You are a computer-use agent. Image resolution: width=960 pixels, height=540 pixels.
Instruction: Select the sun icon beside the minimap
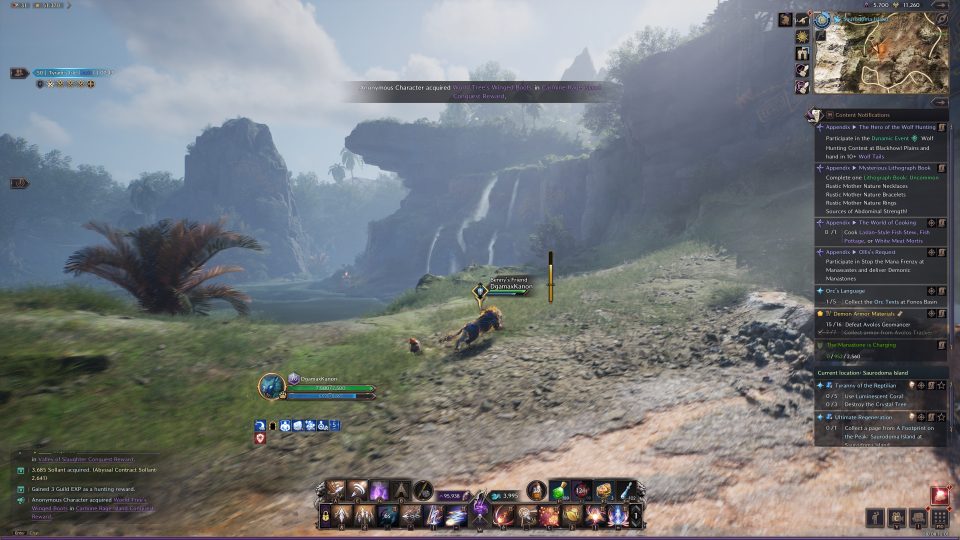(802, 37)
